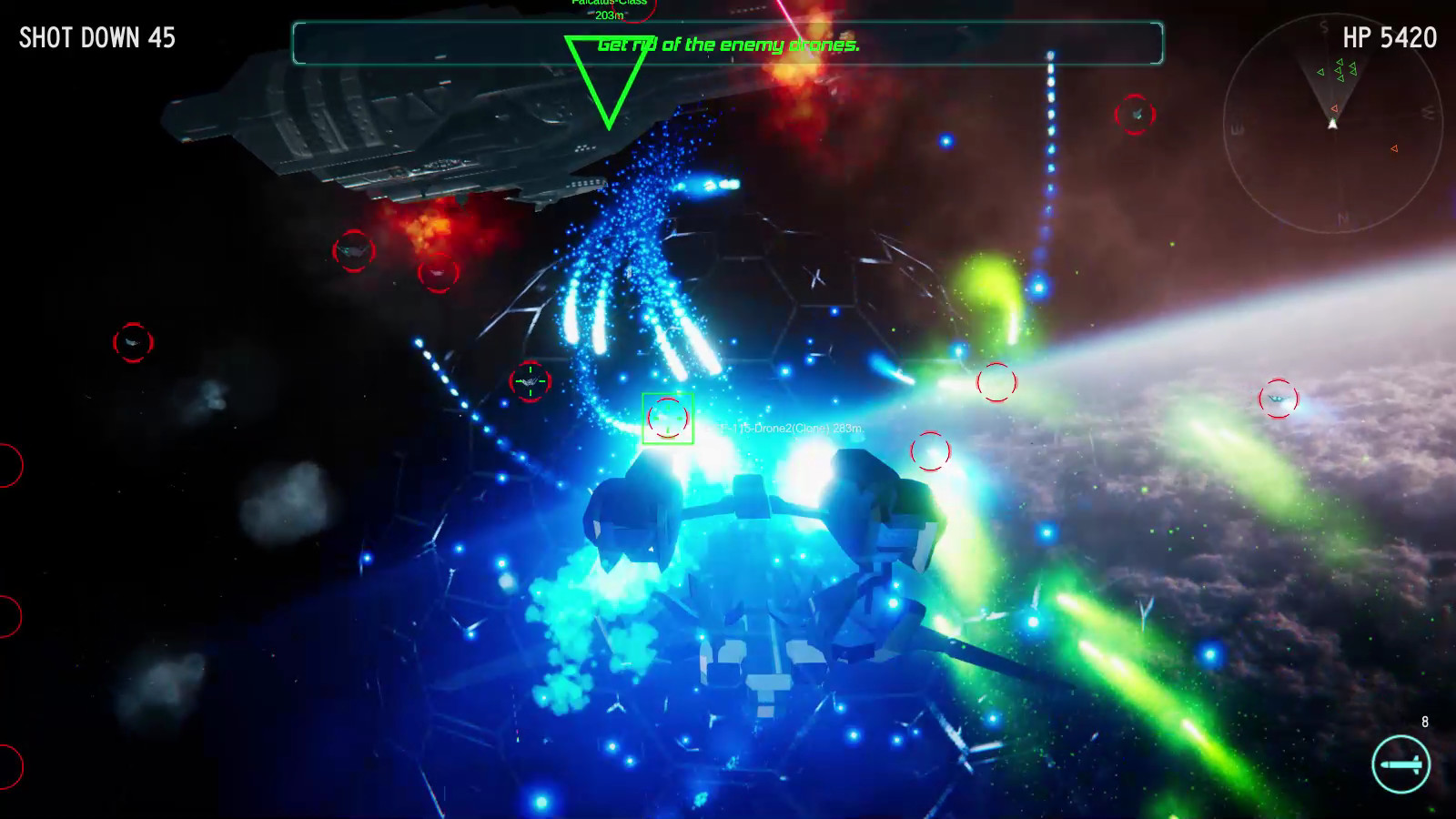The image size is (1456, 819).
Task: Click the white player arrow on the radar
Action: (x=1332, y=125)
